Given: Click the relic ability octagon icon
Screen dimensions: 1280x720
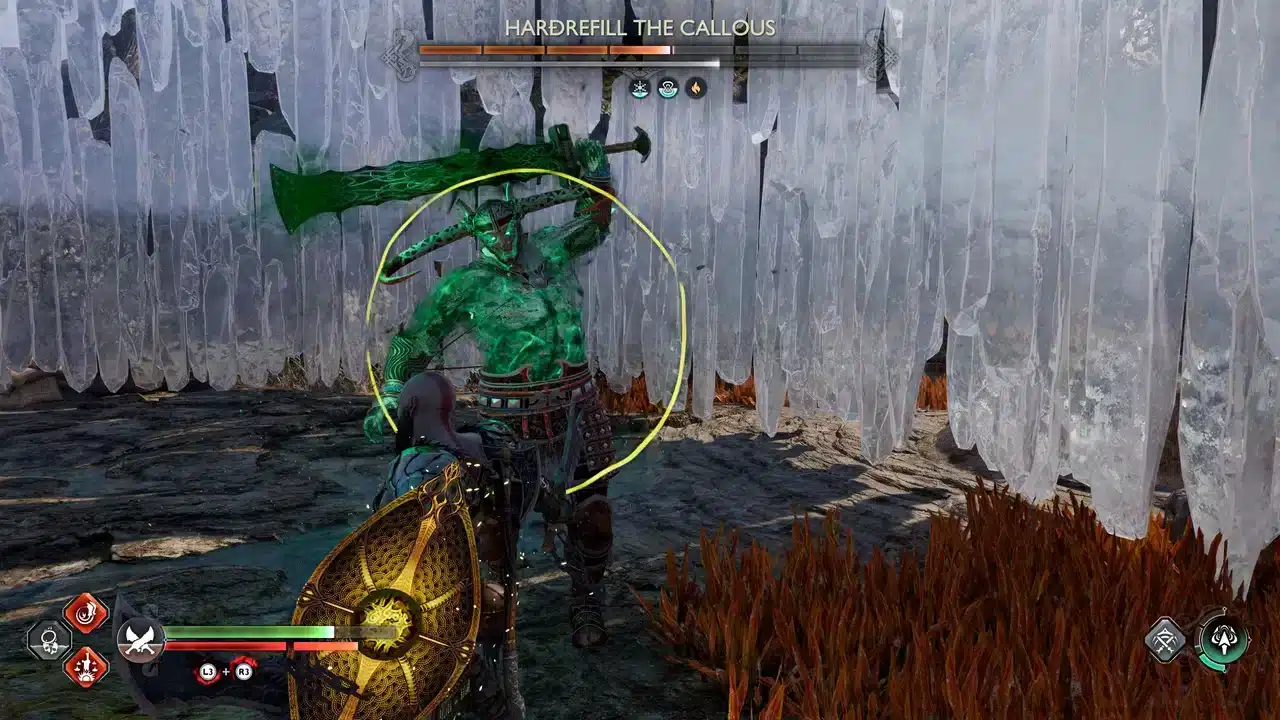Looking at the screenshot, I should pyautogui.click(x=46, y=640).
